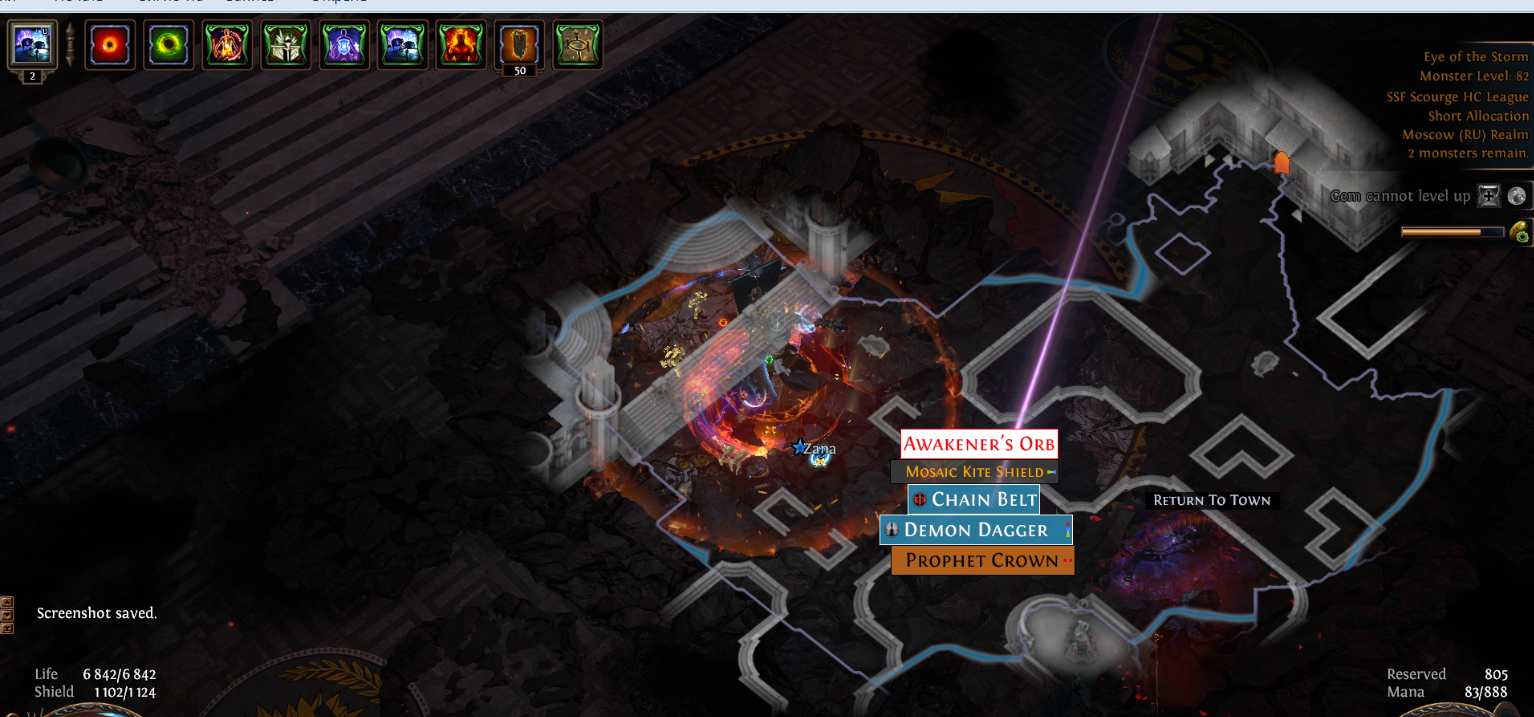
Task: Click the chat scroll down arrow
Action: [x=7, y=615]
